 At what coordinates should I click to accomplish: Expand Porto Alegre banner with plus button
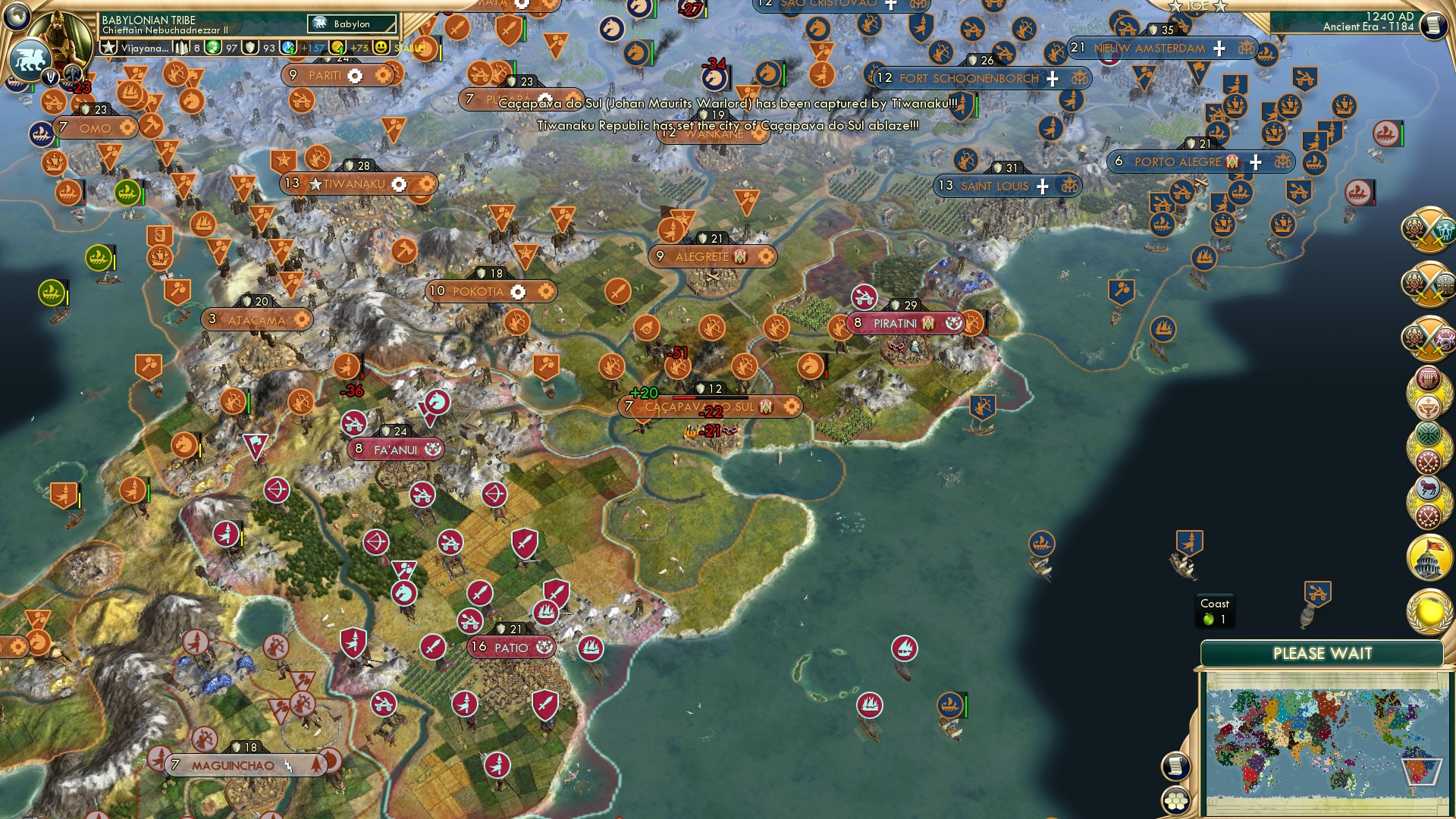(x=1257, y=161)
